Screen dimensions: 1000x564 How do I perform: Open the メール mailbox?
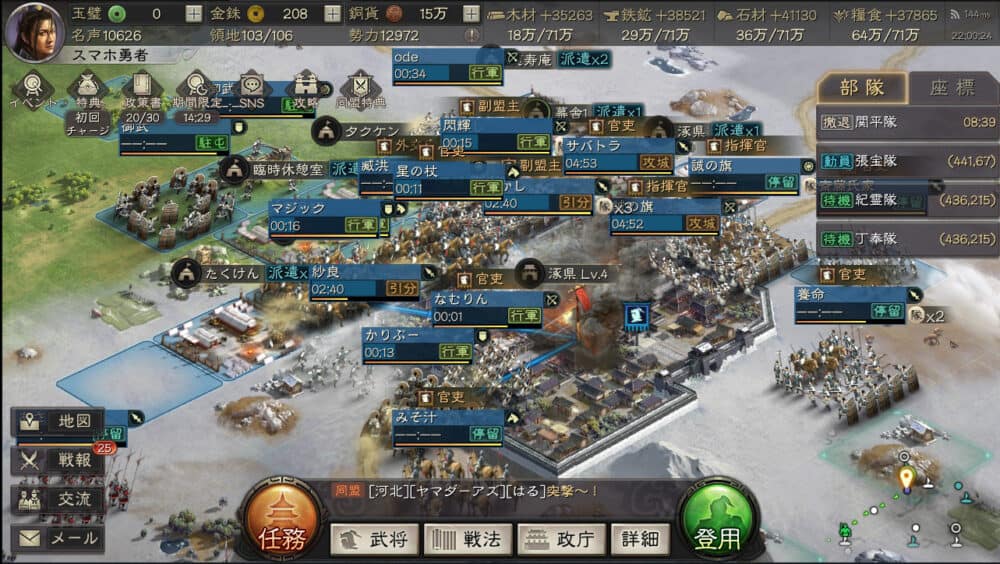(x=60, y=539)
